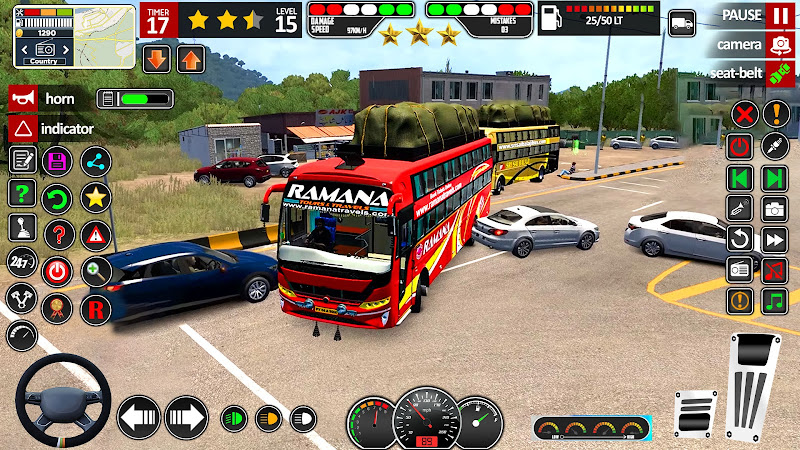Tap the radio icon
Image resolution: width=800 pixels, height=450 pixels.
740,269
